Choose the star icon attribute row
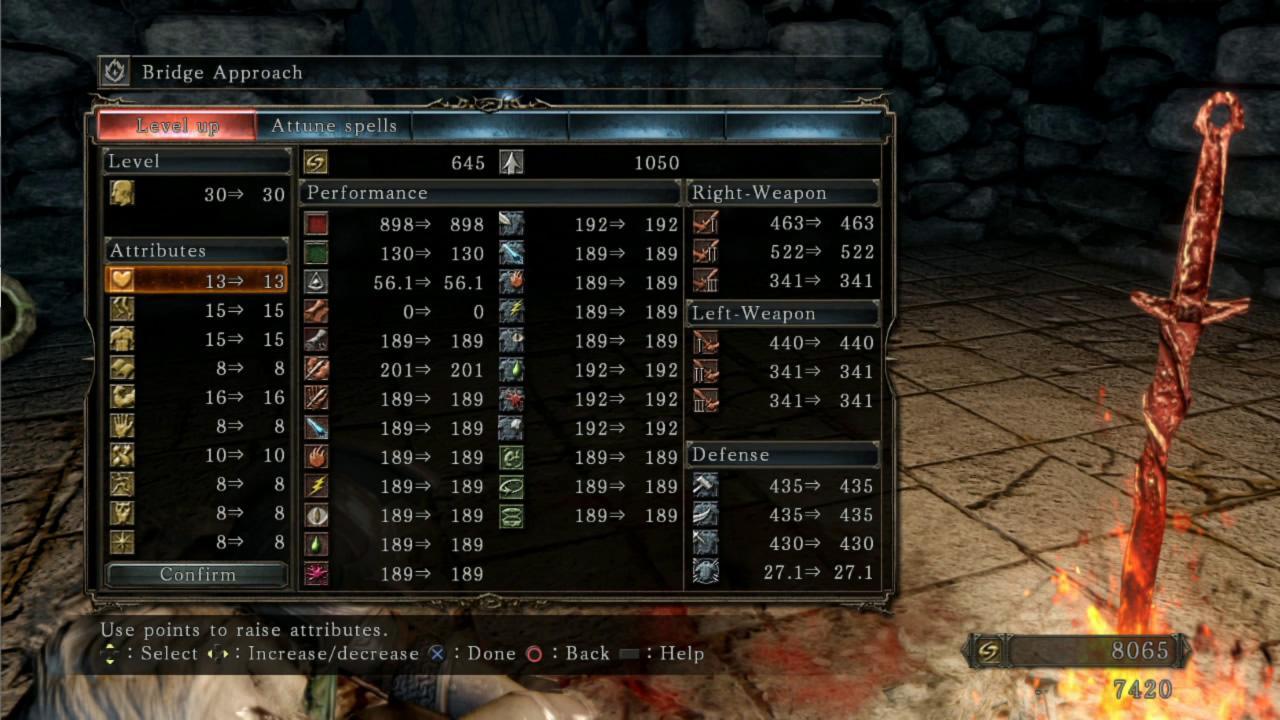The image size is (1280, 720). coord(196,543)
